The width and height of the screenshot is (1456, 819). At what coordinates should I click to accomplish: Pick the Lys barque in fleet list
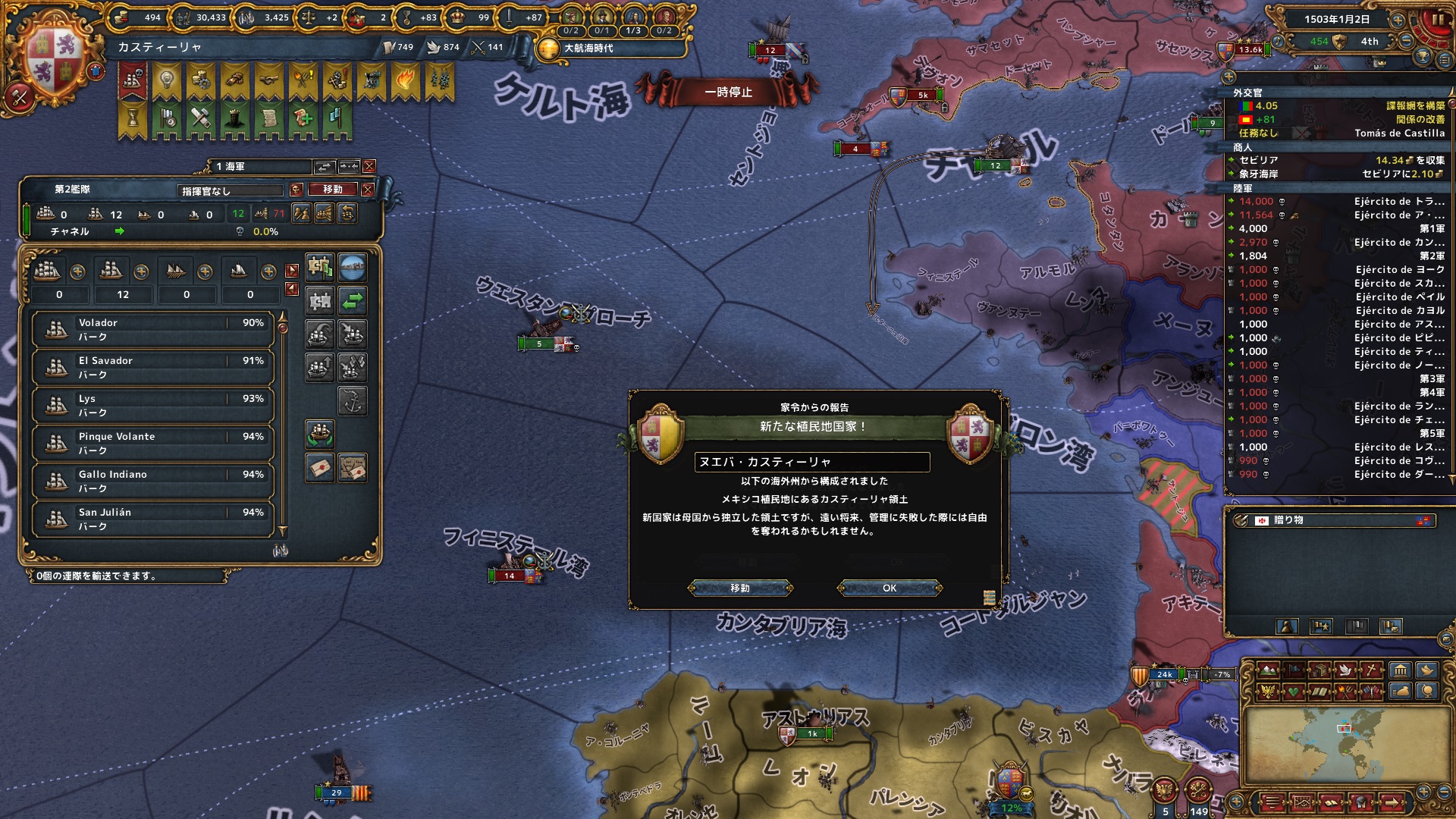tap(152, 405)
